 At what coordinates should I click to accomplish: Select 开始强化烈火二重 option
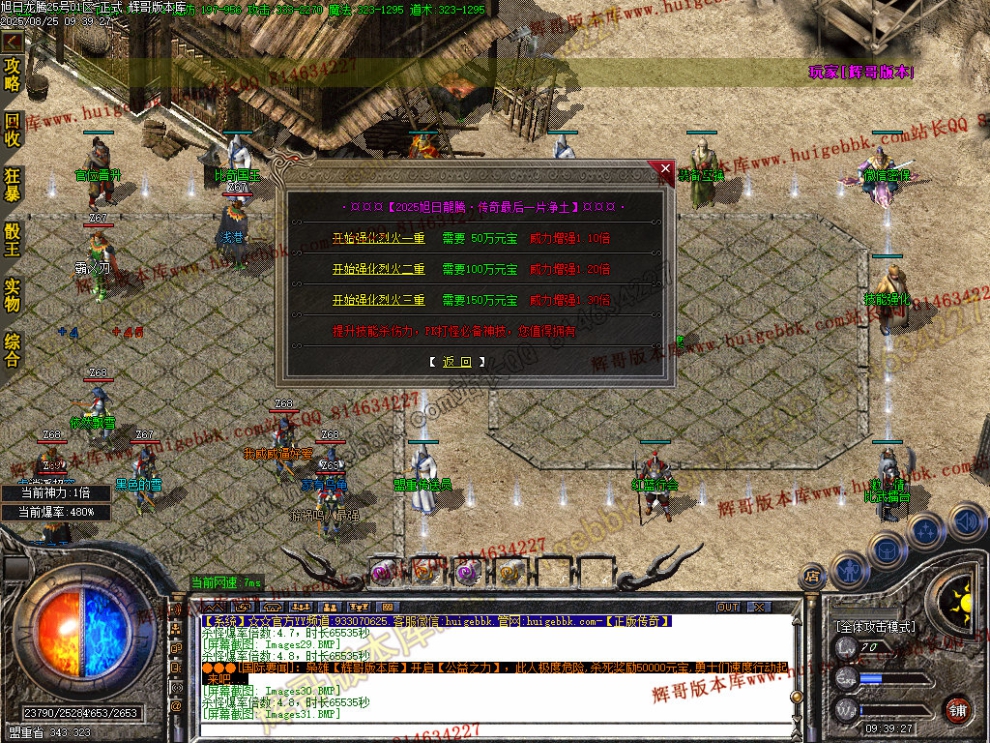(x=378, y=269)
